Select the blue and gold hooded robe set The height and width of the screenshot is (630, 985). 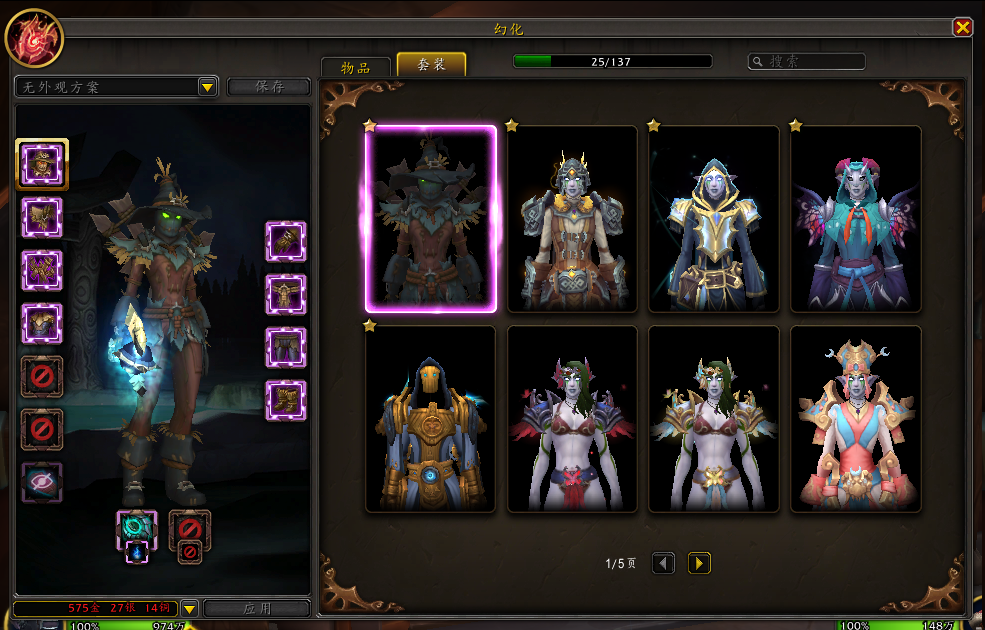tap(713, 219)
